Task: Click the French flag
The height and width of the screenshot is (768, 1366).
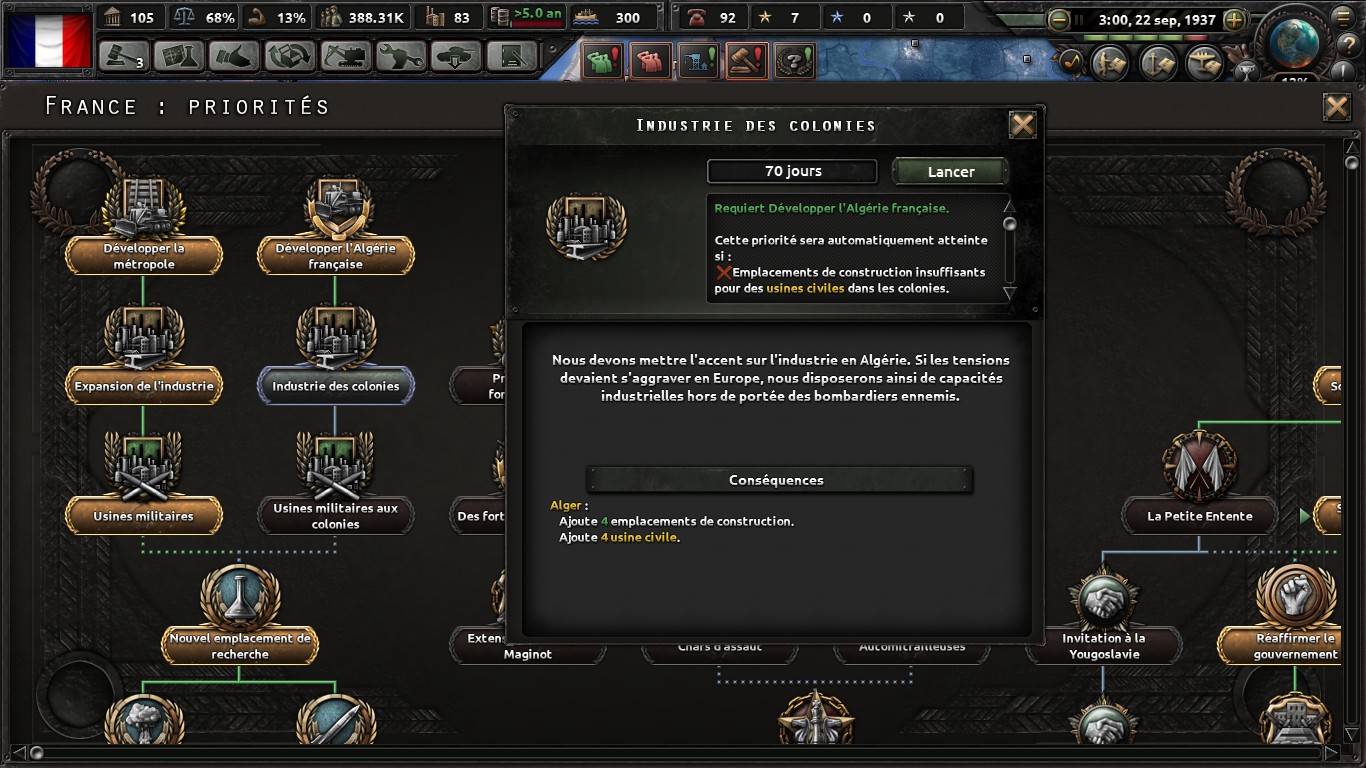Action: [x=48, y=40]
